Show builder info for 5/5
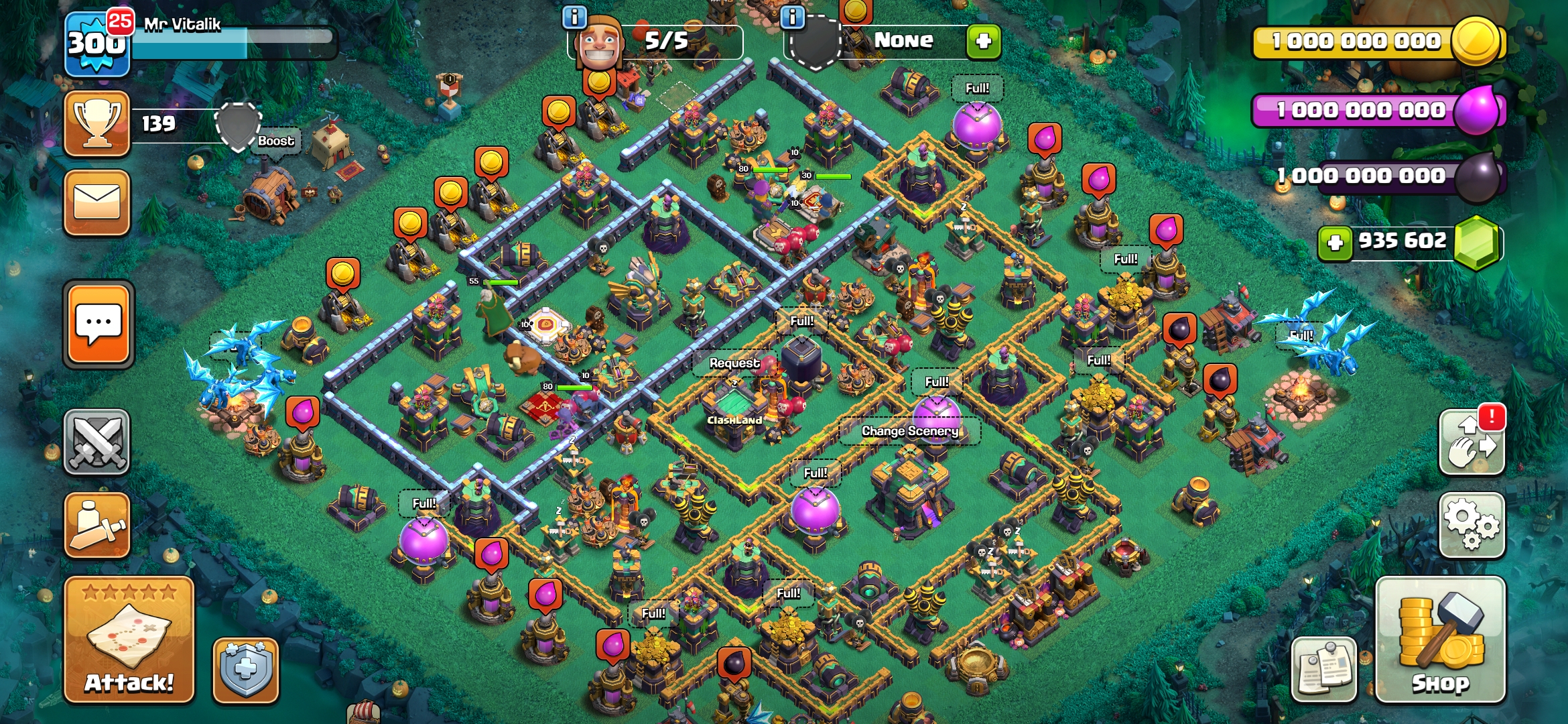The image size is (1568, 724). (574, 17)
